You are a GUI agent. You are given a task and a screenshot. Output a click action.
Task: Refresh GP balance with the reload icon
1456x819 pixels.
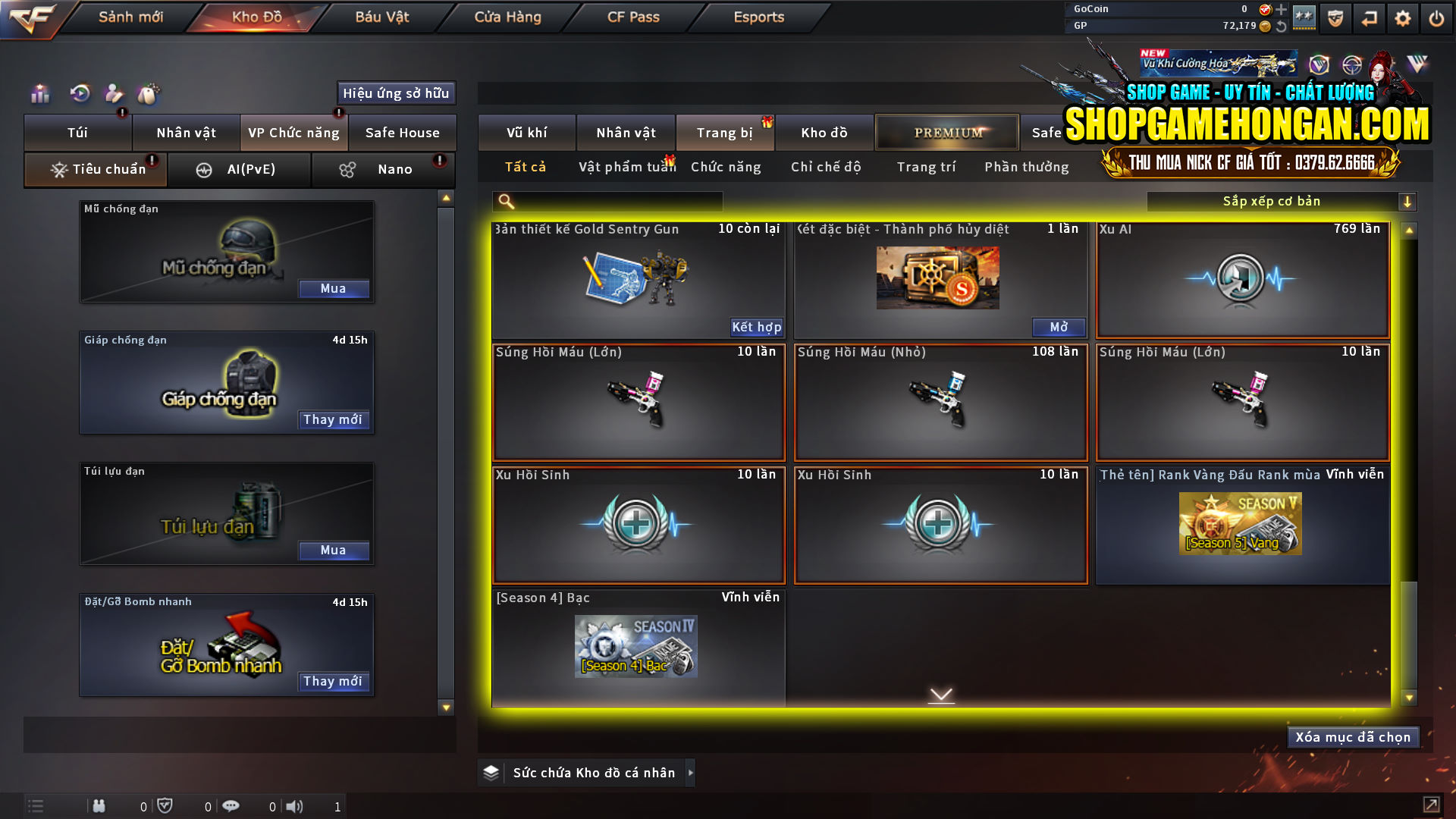pos(1282,26)
